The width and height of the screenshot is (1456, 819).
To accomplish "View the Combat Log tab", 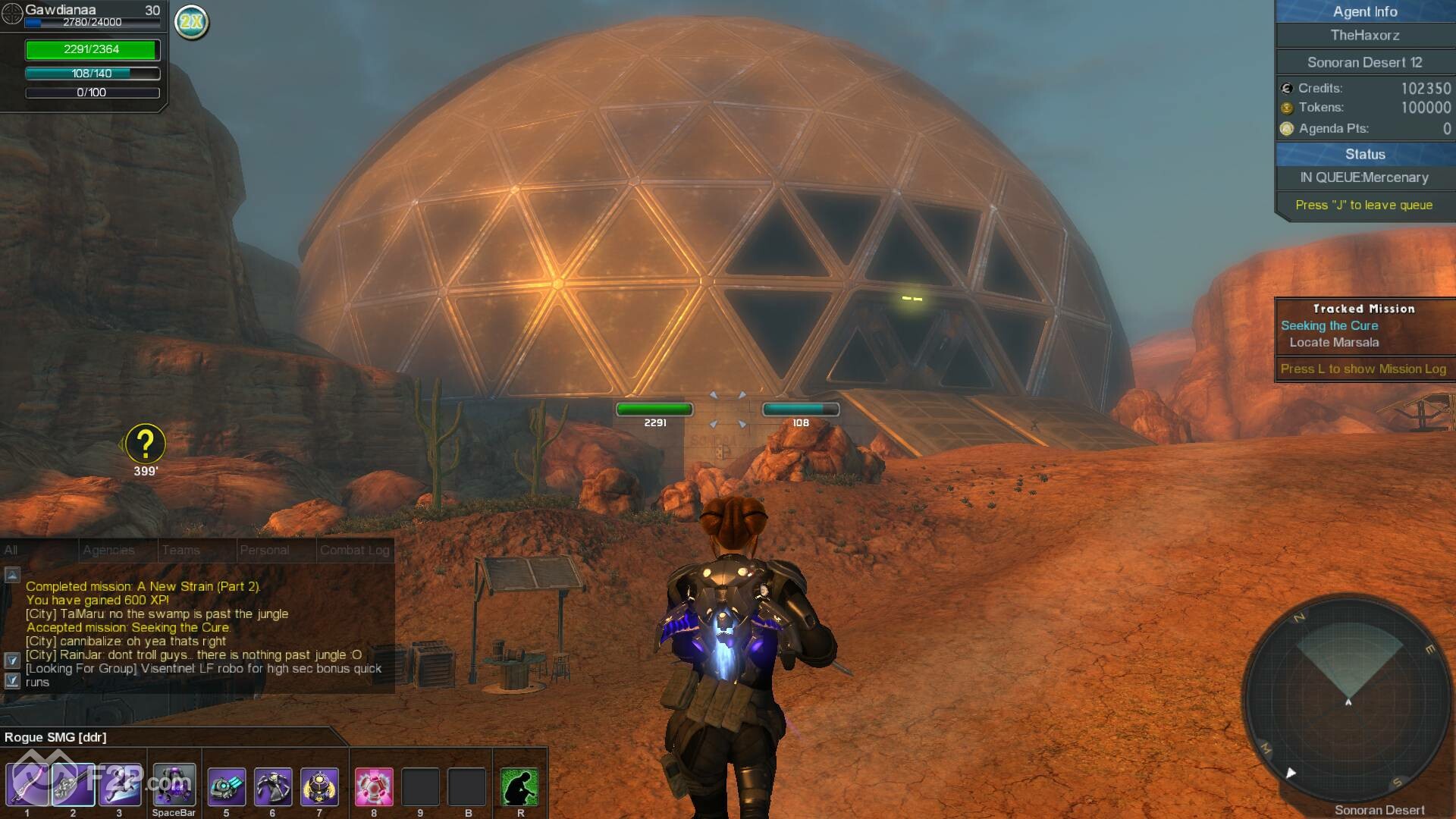I will [x=355, y=551].
